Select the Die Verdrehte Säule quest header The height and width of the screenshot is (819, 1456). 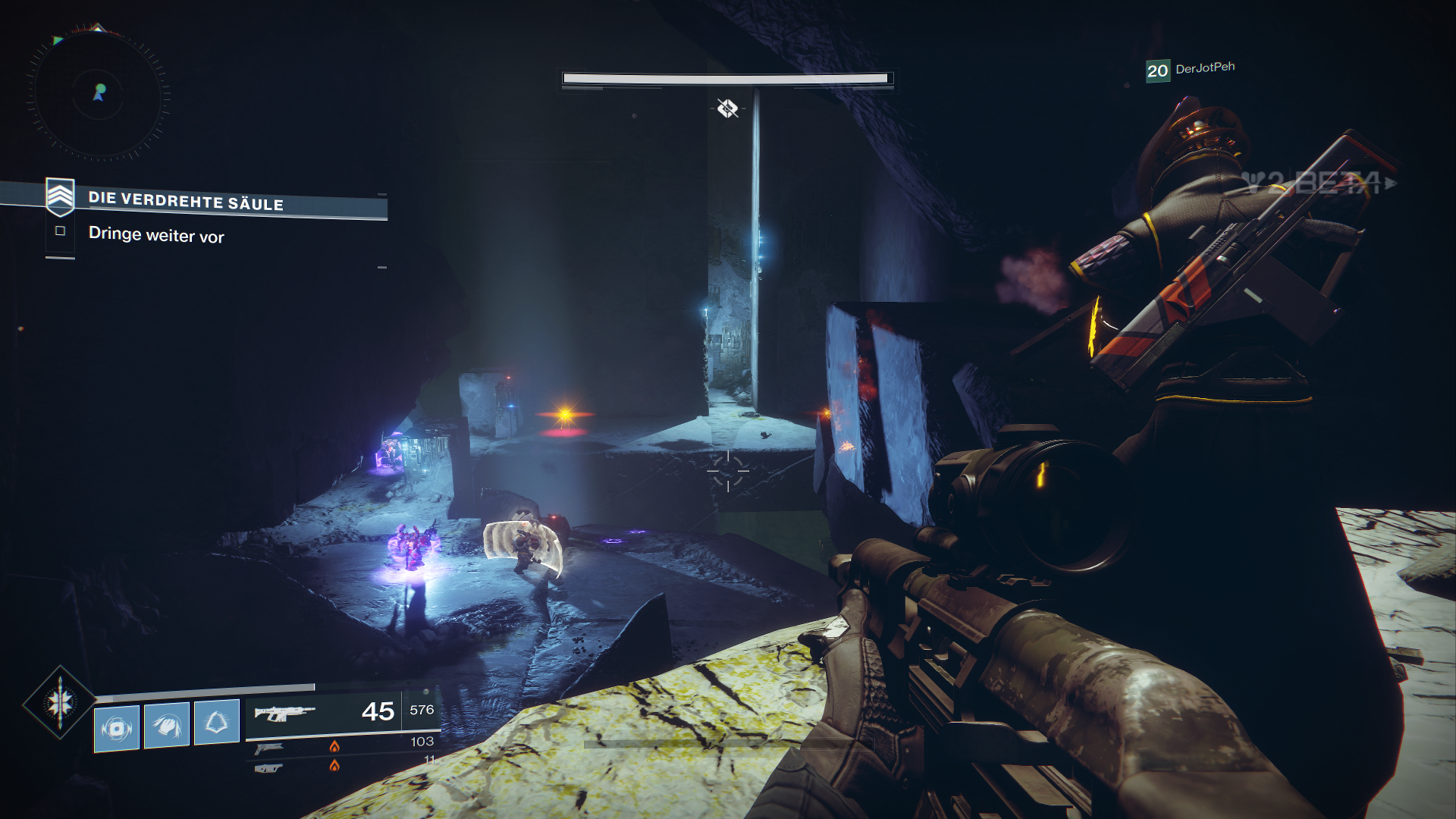[186, 201]
